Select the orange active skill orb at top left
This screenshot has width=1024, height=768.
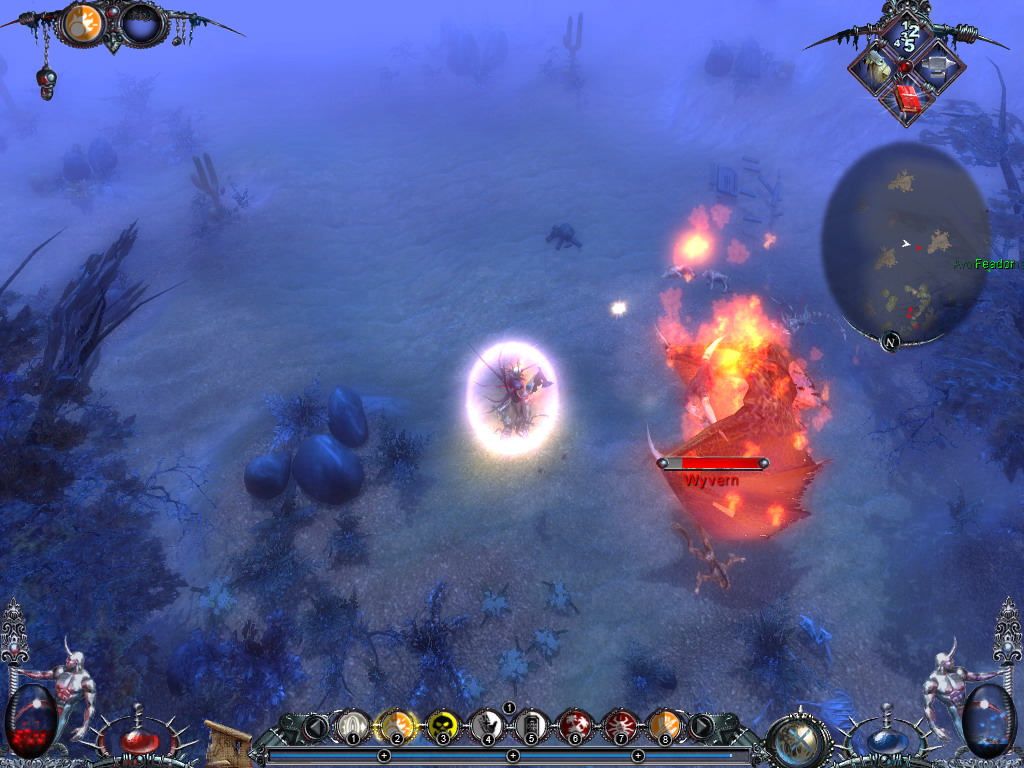coord(87,23)
